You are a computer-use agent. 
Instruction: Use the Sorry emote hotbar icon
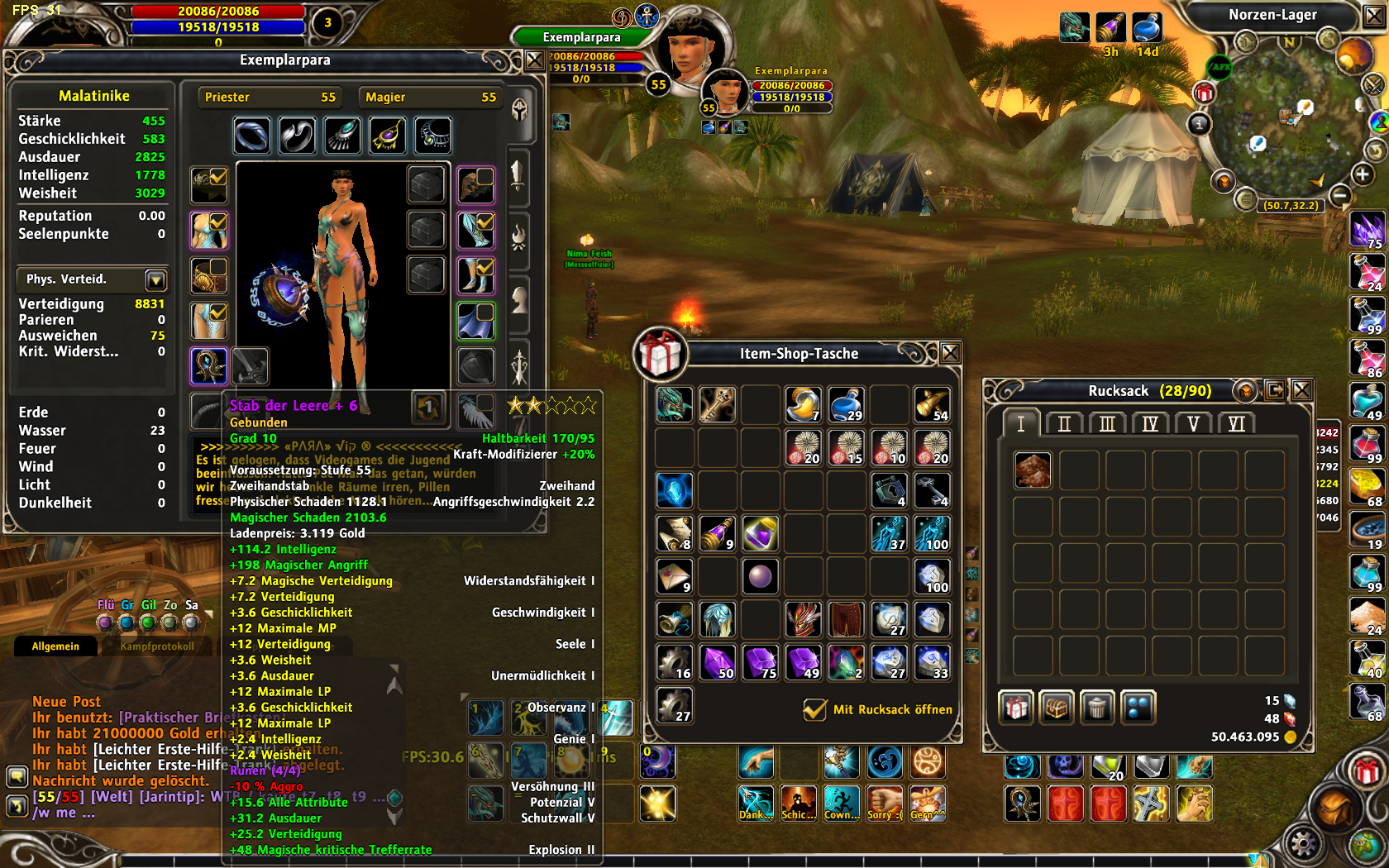(884, 803)
